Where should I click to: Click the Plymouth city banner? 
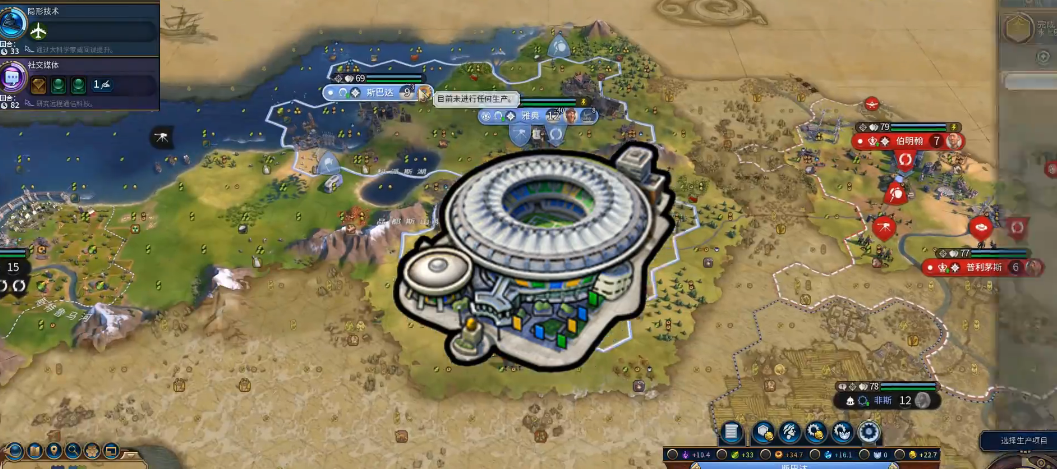[977, 267]
